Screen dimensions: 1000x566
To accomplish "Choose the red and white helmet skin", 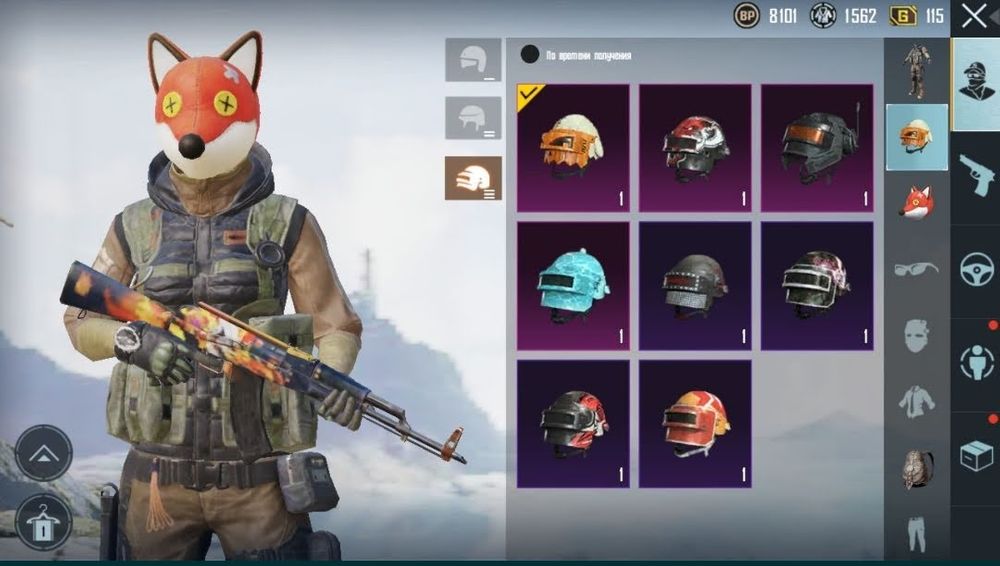I will pos(695,146).
